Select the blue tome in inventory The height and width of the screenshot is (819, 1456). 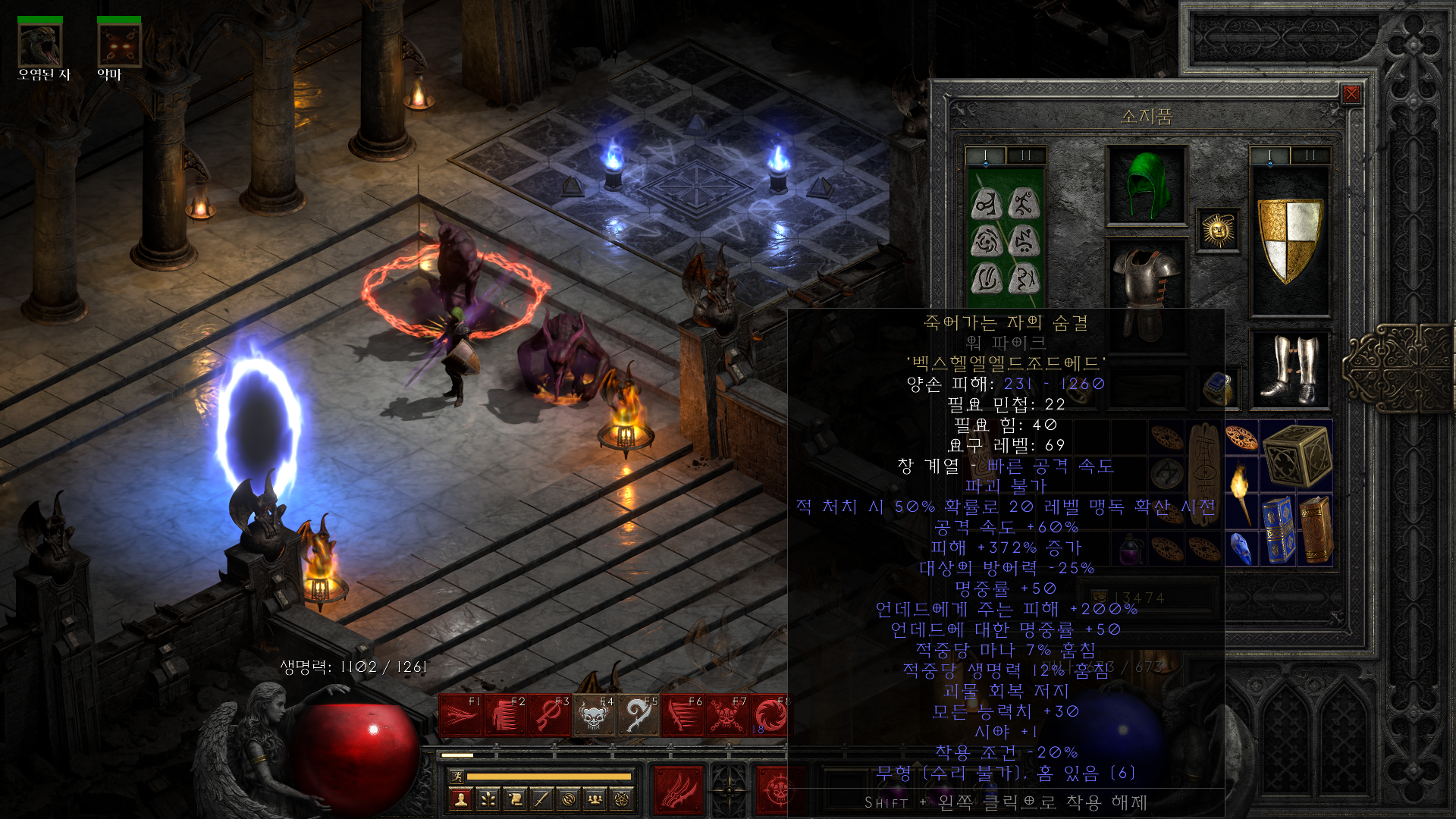click(1278, 529)
